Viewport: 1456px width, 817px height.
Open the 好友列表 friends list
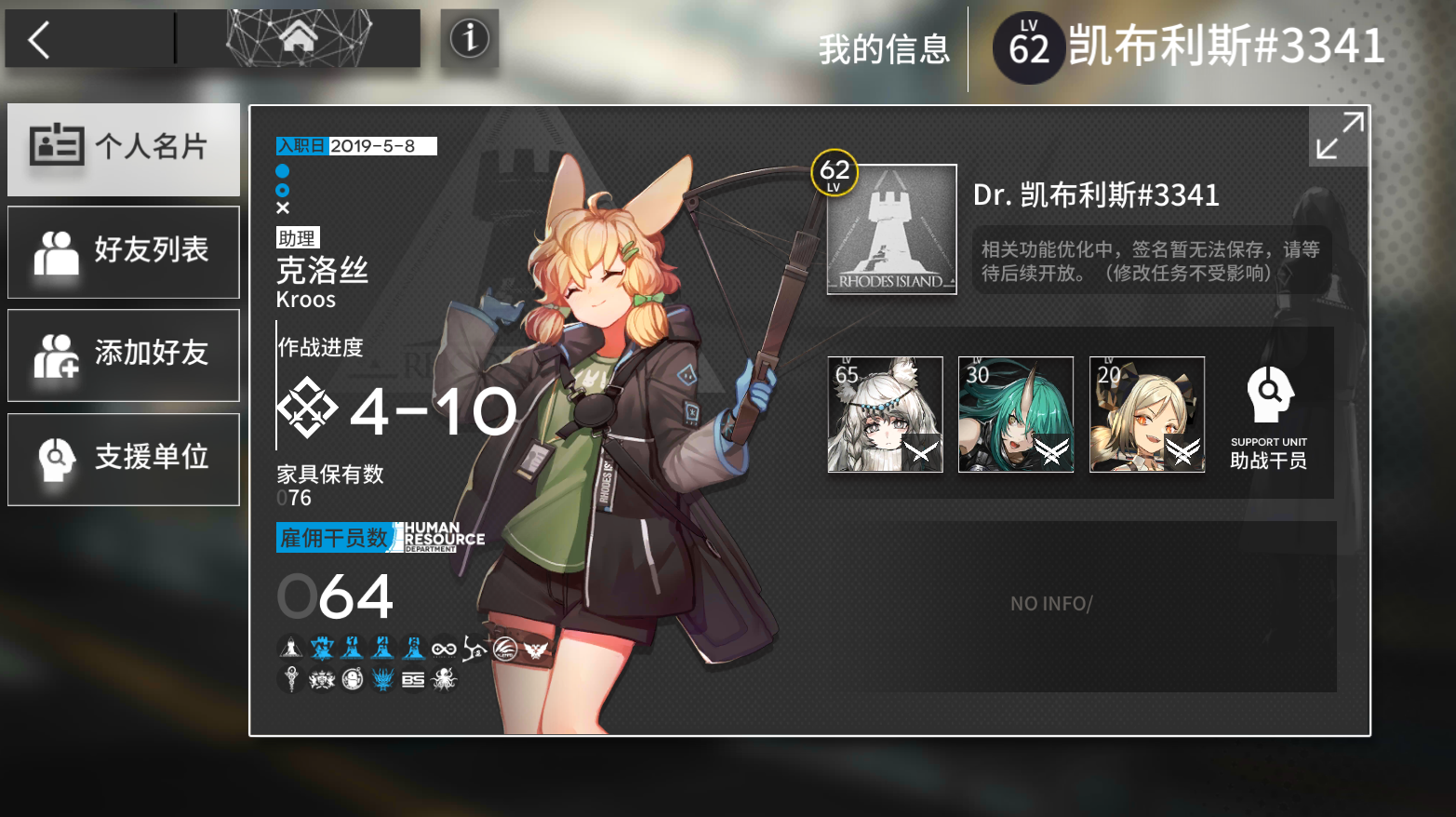[123, 251]
